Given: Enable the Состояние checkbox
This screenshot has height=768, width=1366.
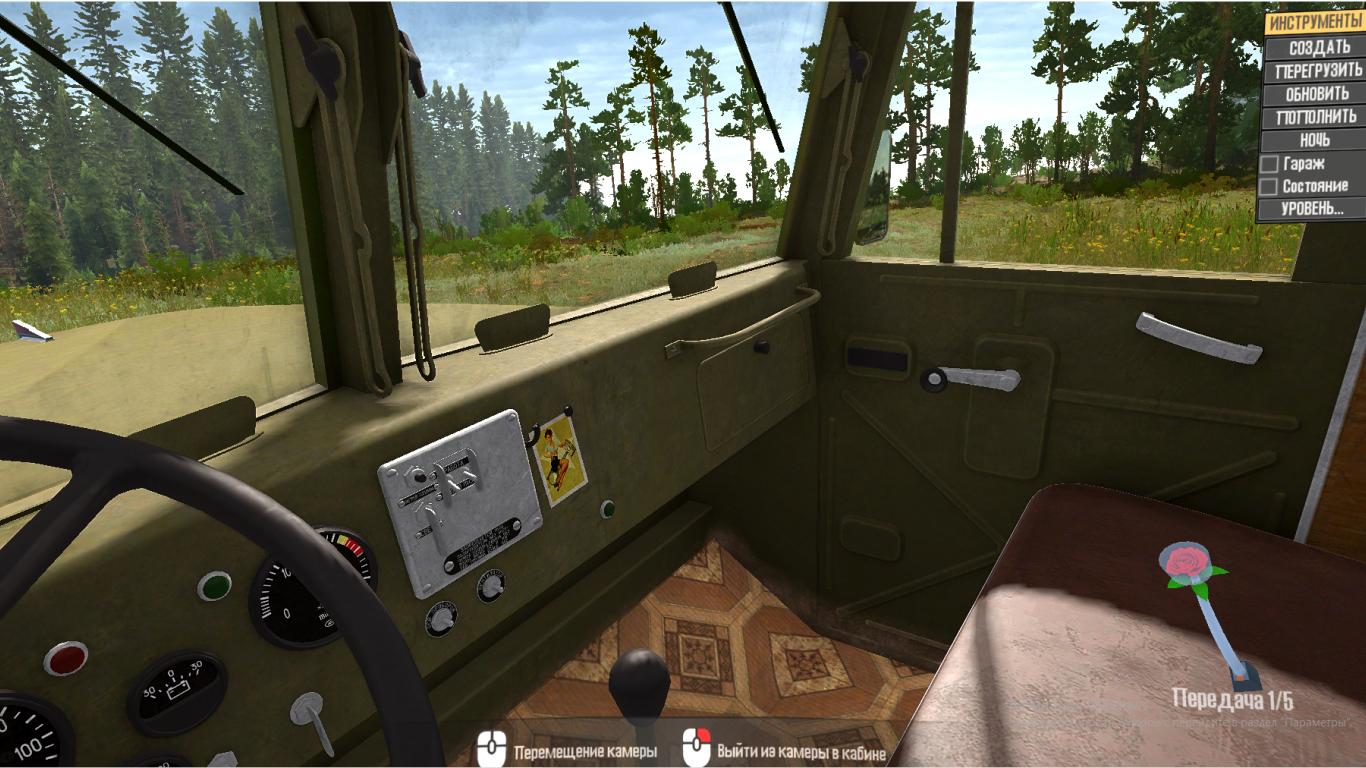Looking at the screenshot, I should pyautogui.click(x=1269, y=186).
